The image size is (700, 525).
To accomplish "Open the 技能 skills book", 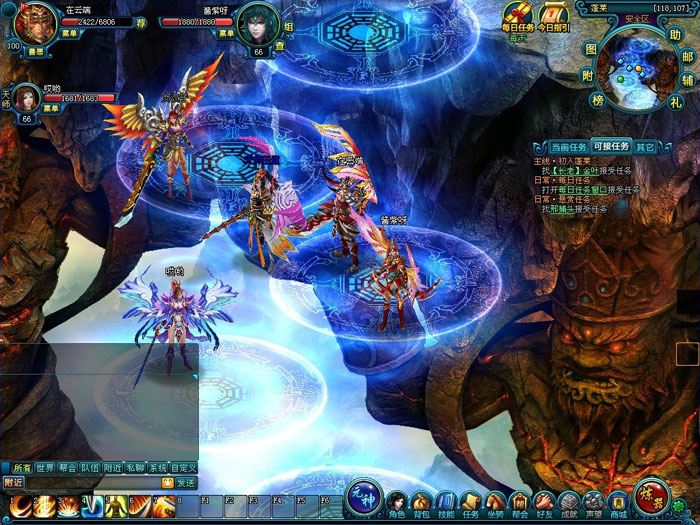I will (446, 501).
